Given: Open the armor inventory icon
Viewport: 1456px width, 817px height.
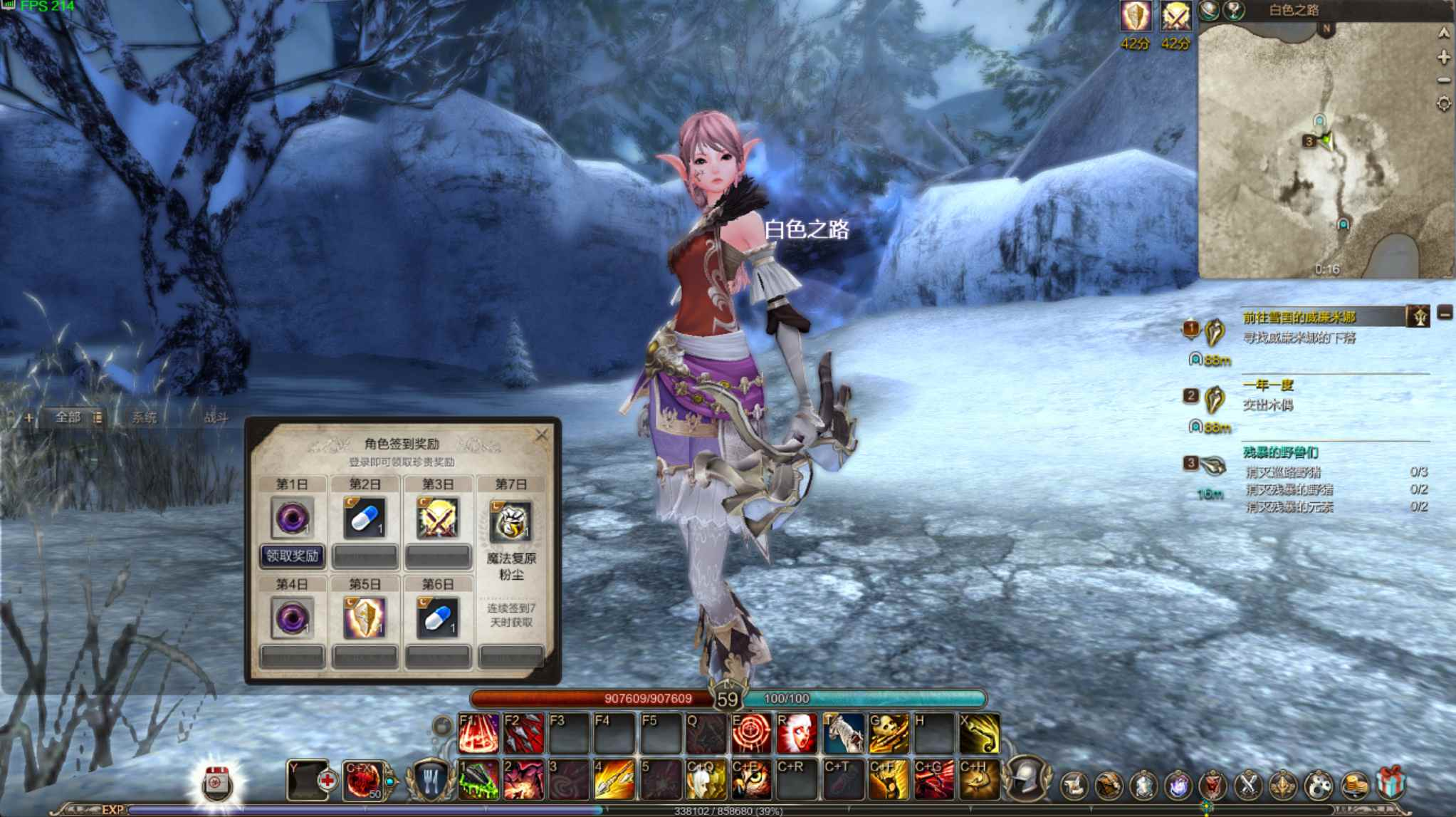Looking at the screenshot, I should coord(1143,784).
